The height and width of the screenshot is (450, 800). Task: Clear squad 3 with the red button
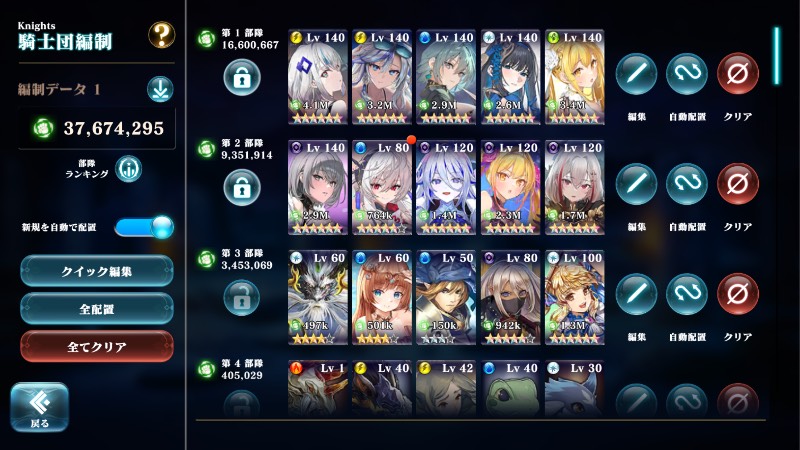[x=738, y=294]
